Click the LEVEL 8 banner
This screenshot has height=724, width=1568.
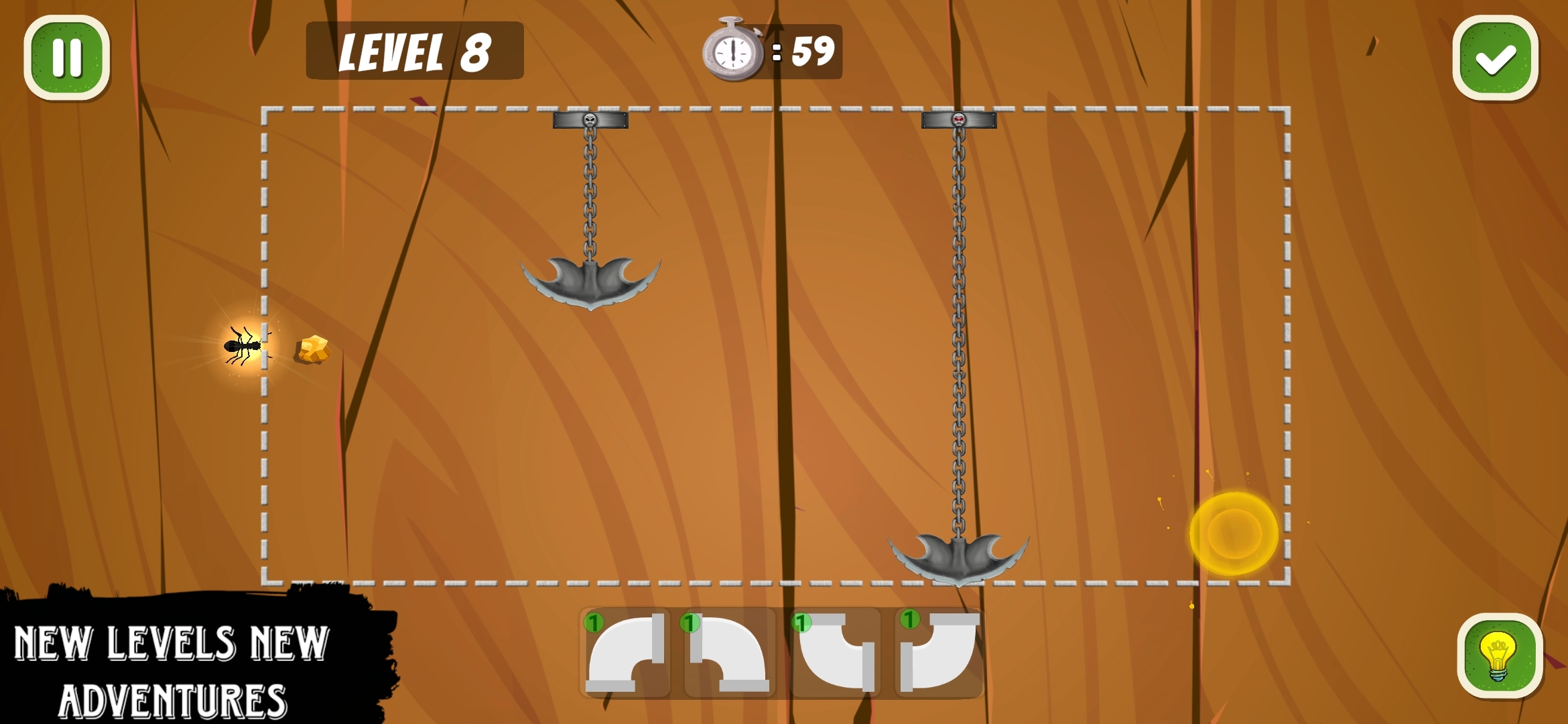[x=414, y=52]
